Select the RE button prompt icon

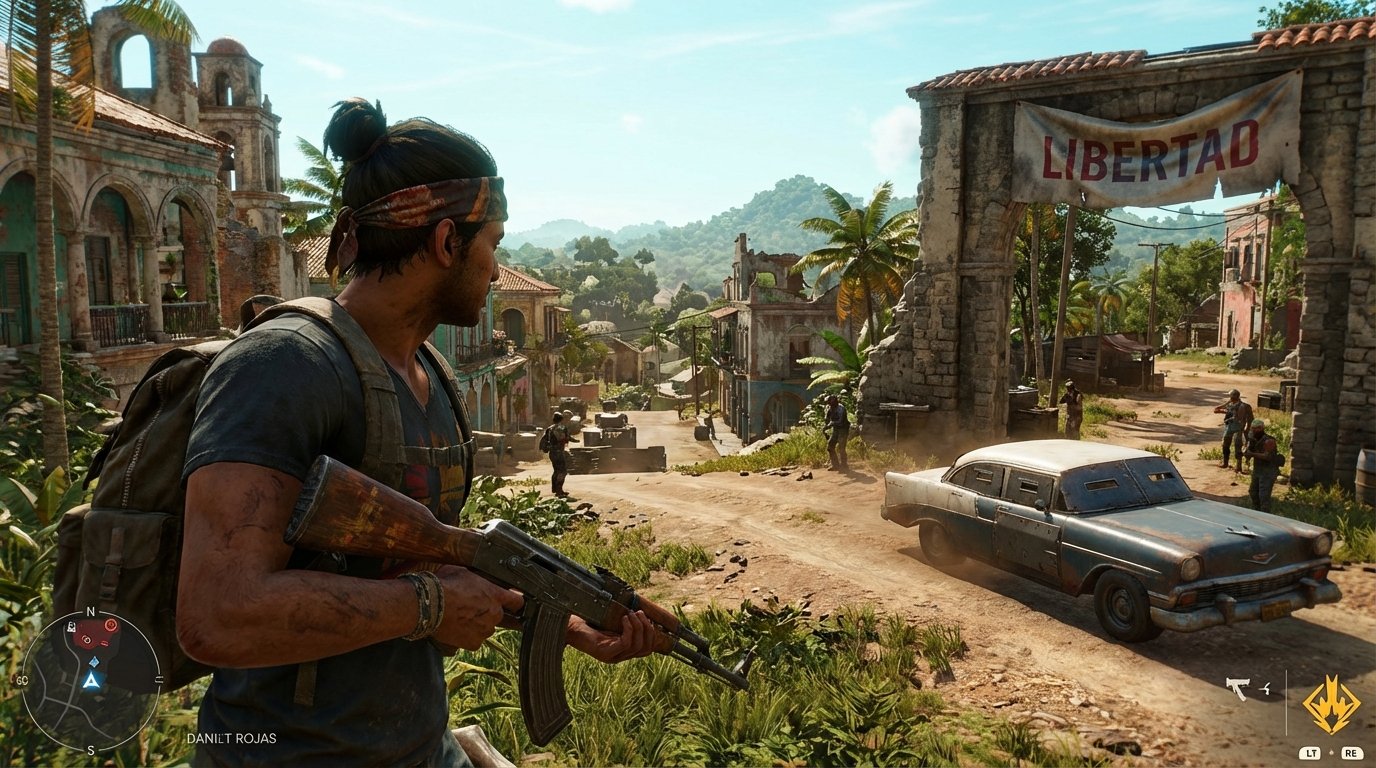[1352, 753]
